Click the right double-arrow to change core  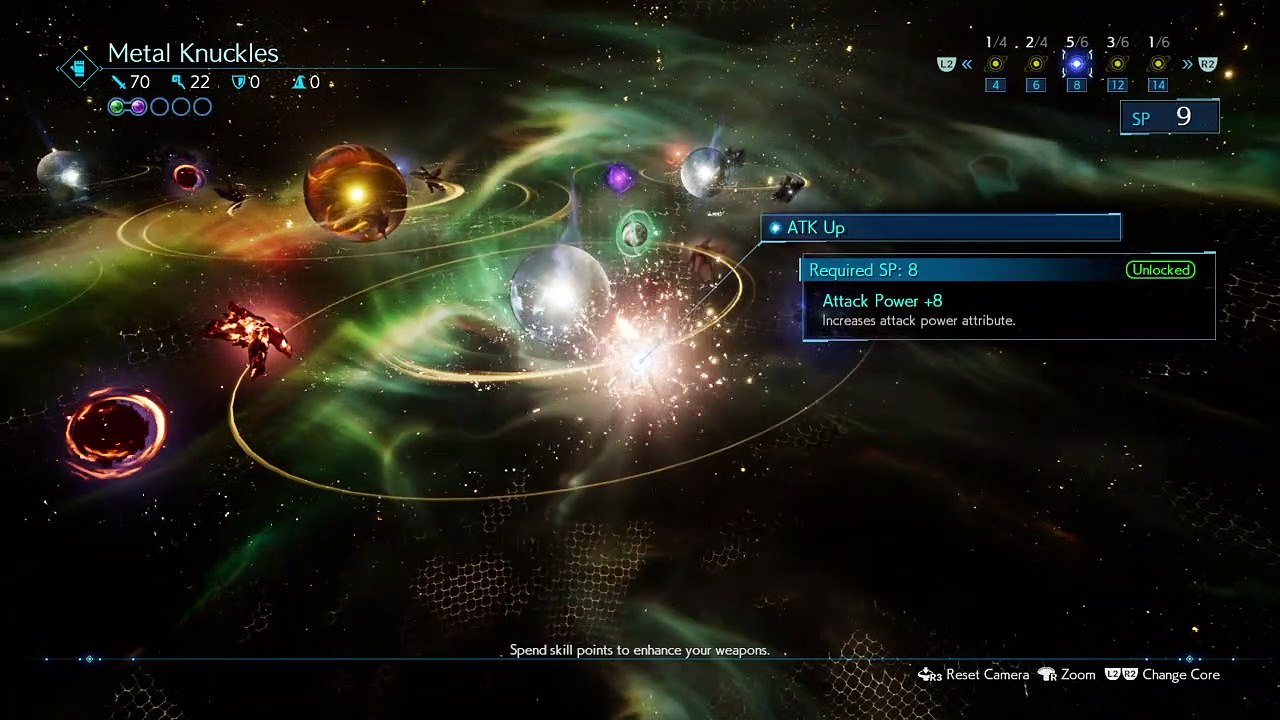(1187, 65)
